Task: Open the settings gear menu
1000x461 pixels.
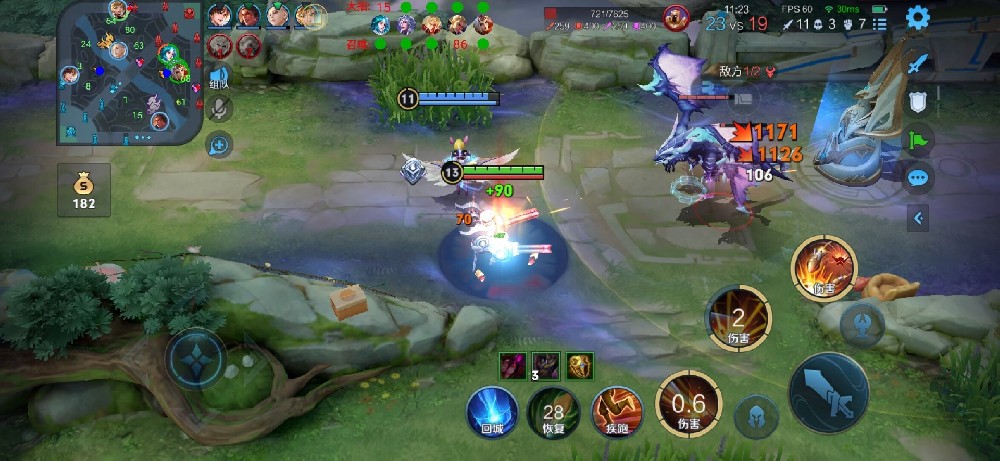Action: point(917,18)
